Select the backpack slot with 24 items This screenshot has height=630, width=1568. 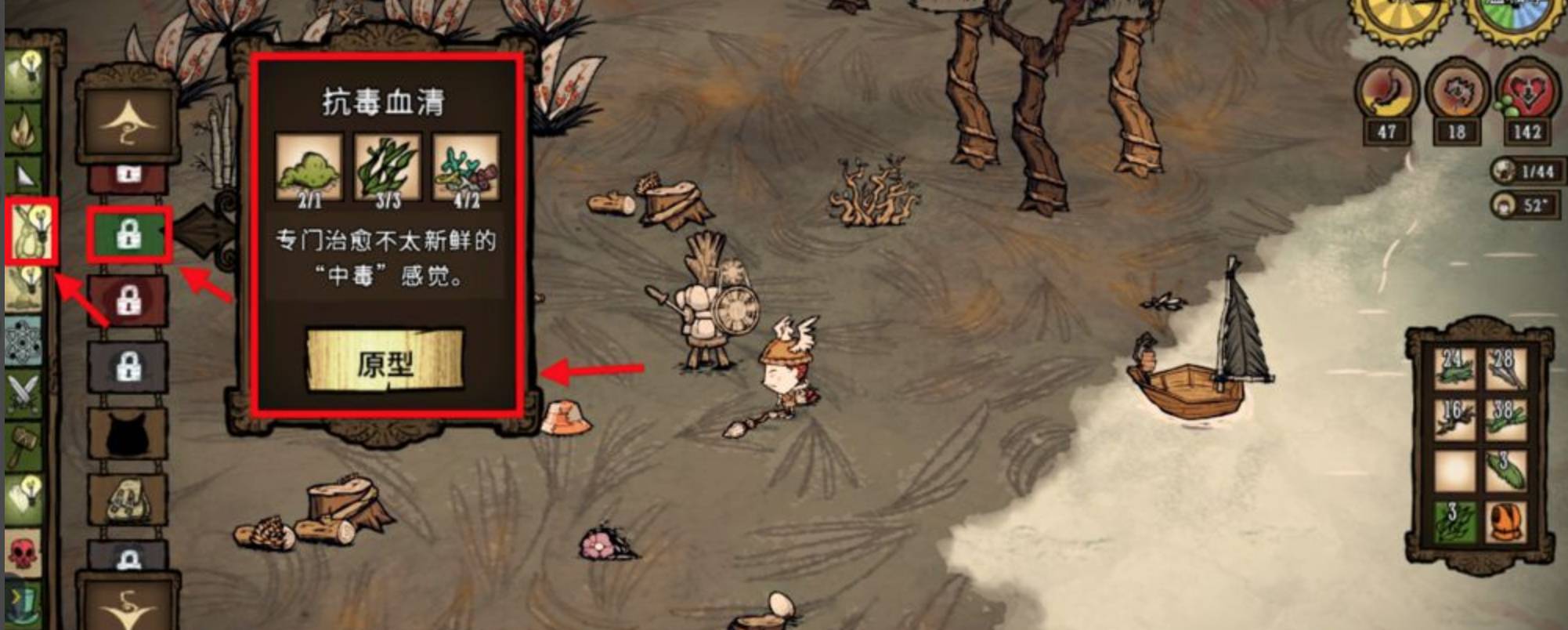coord(1454,367)
